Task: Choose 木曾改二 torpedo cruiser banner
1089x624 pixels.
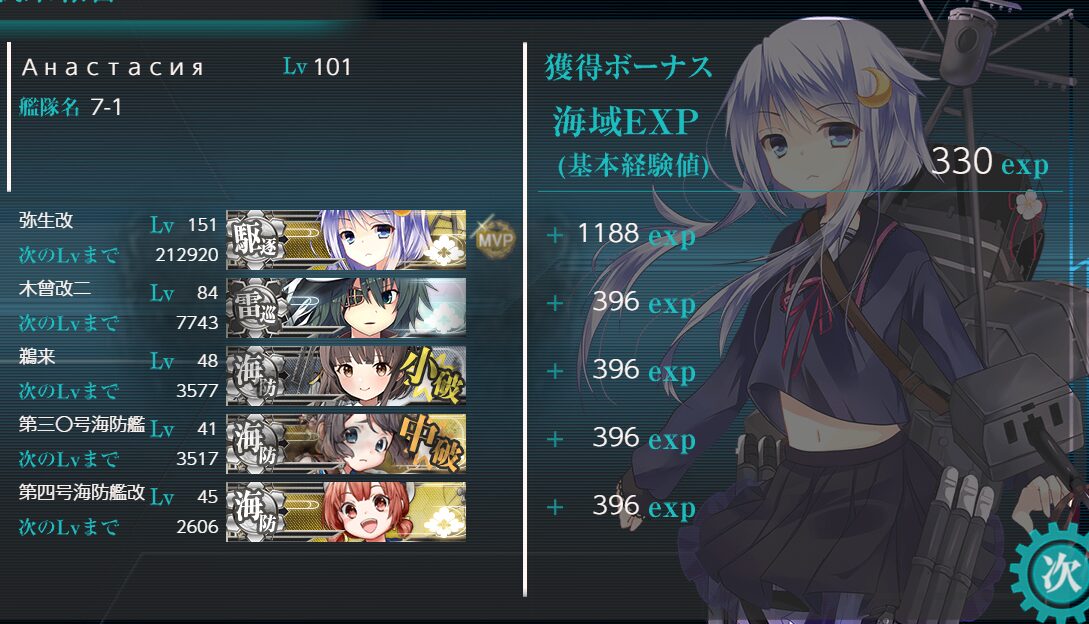Action: (346, 307)
